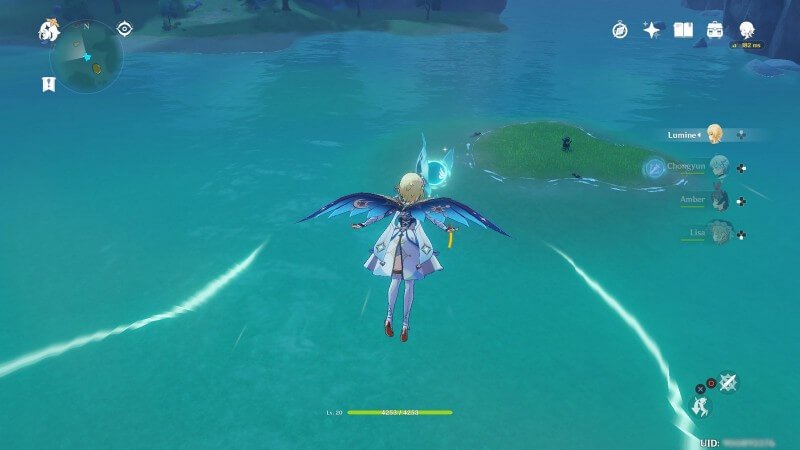Open the Paimon menu

coord(48,31)
